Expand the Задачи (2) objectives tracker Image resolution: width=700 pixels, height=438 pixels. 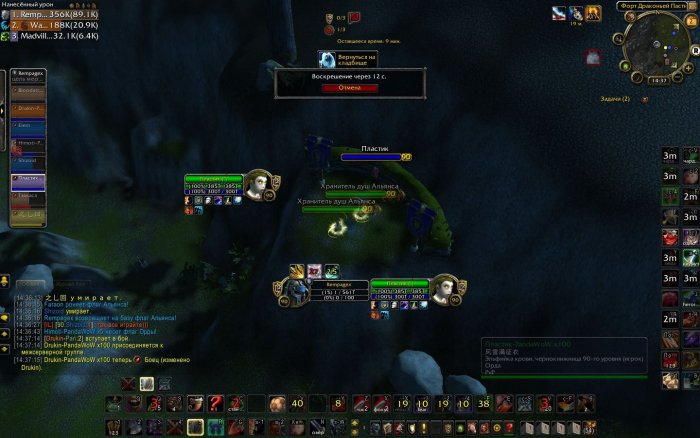[615, 99]
